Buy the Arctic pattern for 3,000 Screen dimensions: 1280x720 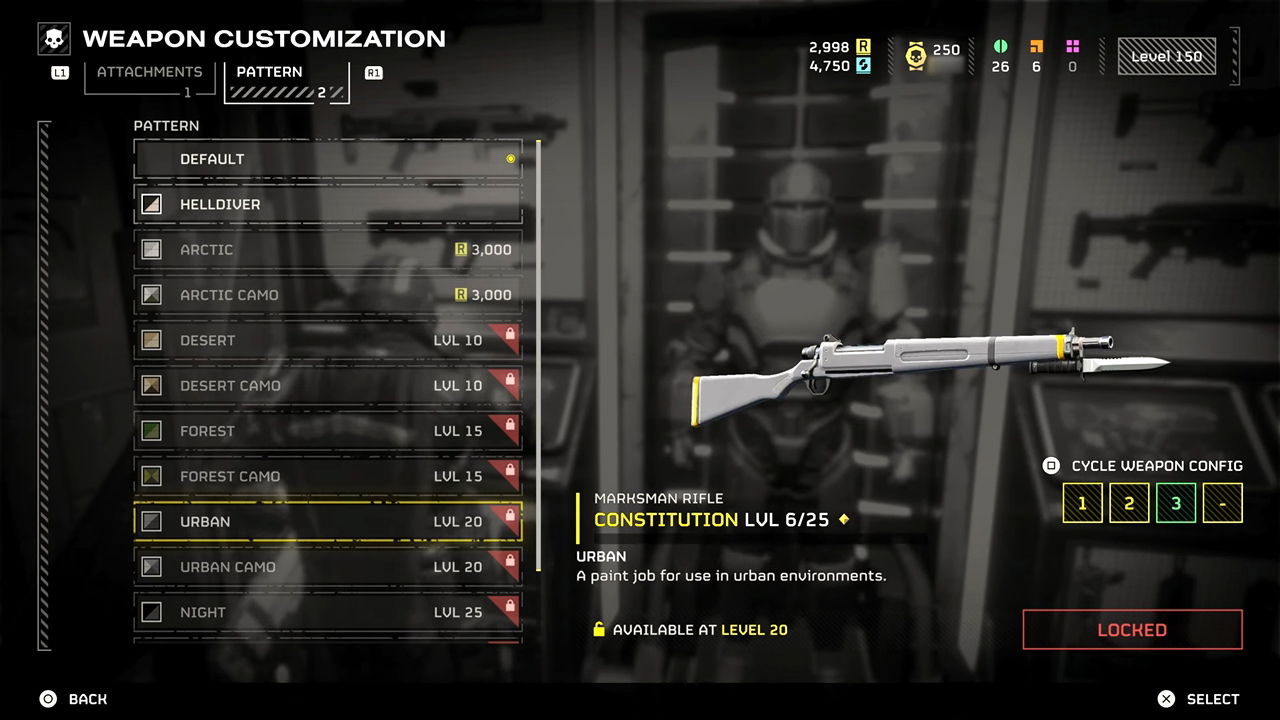[328, 250]
